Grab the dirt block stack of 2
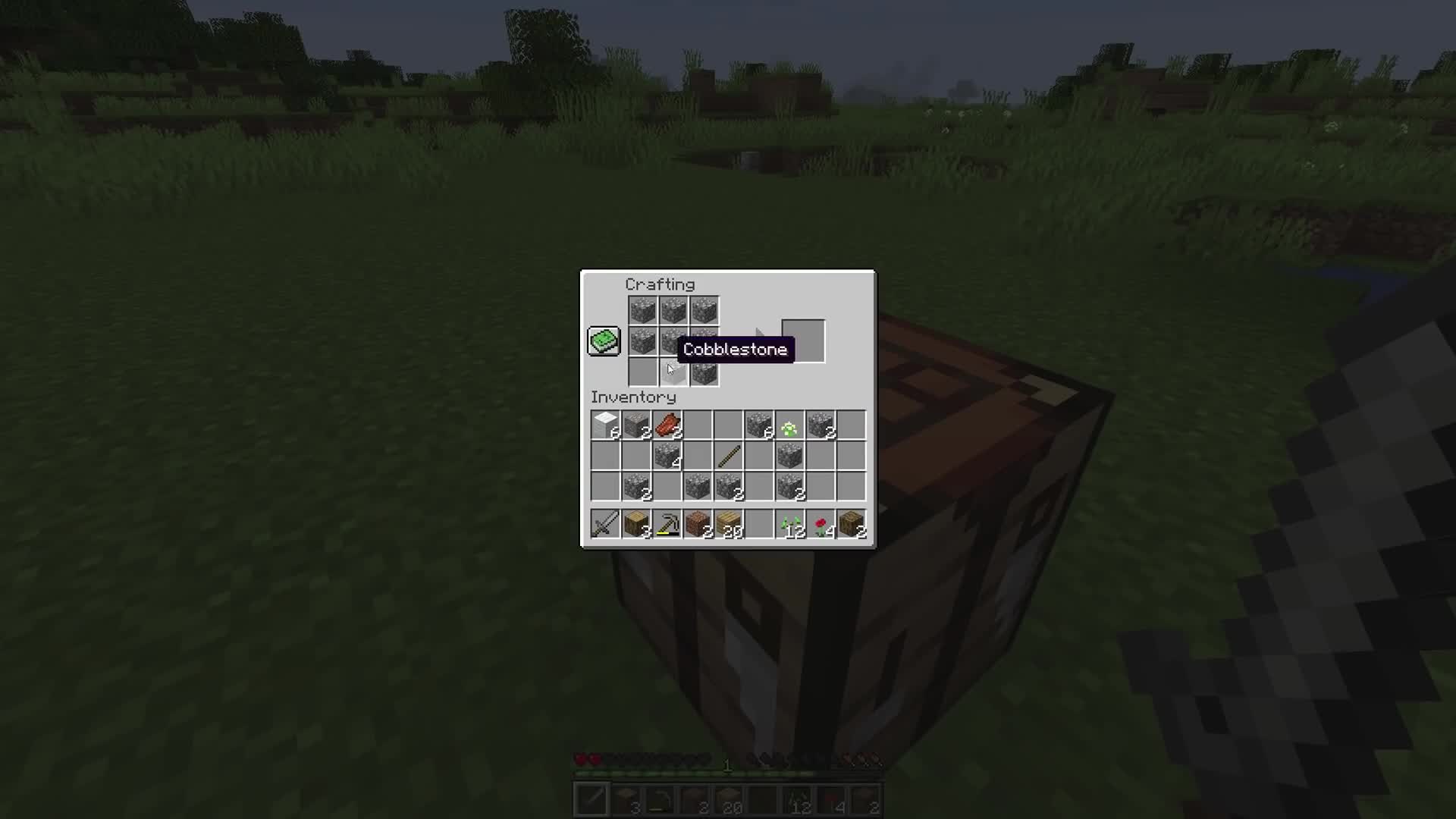The image size is (1456, 819). (x=697, y=523)
